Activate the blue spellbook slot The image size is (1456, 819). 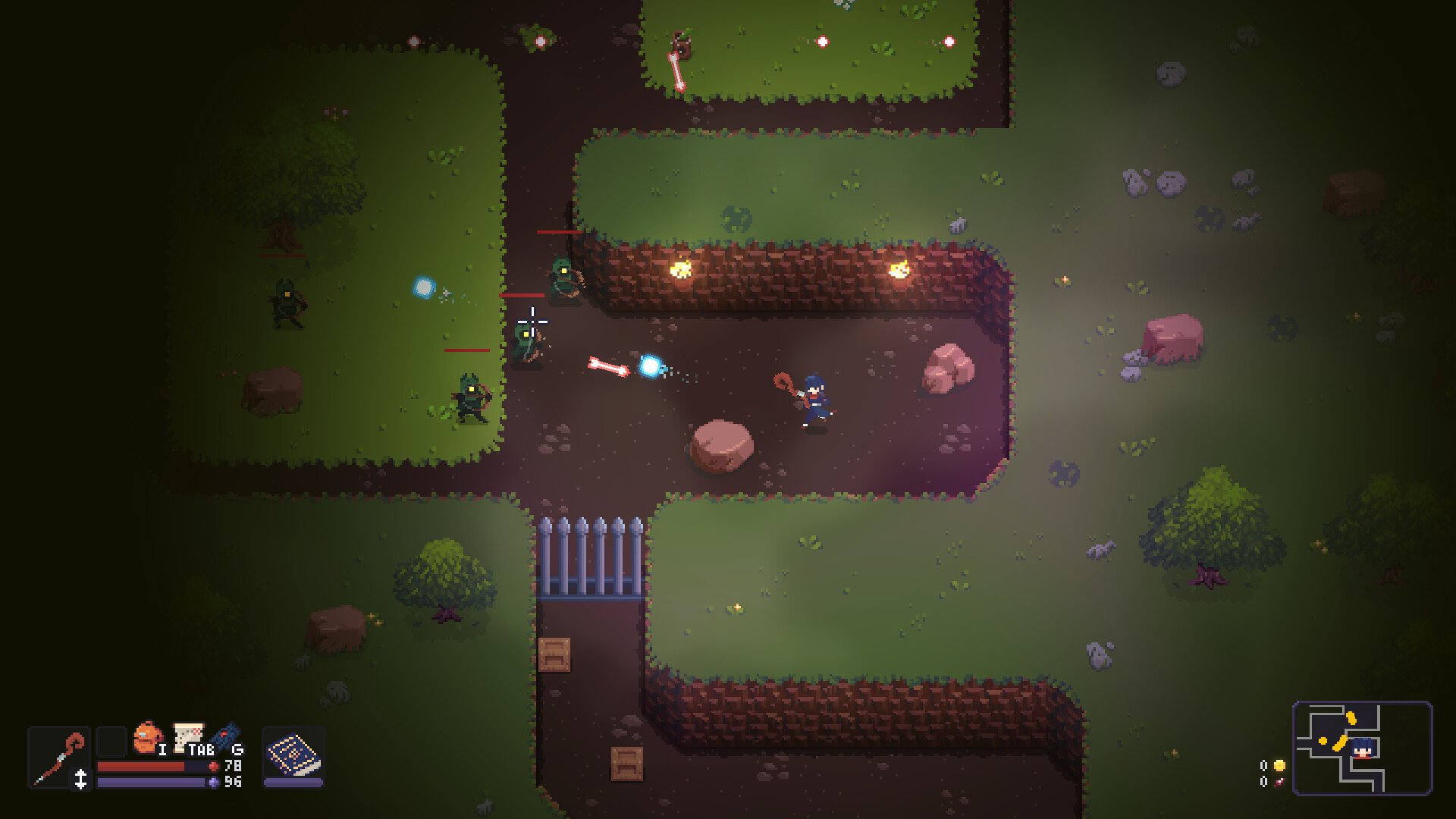click(x=293, y=755)
